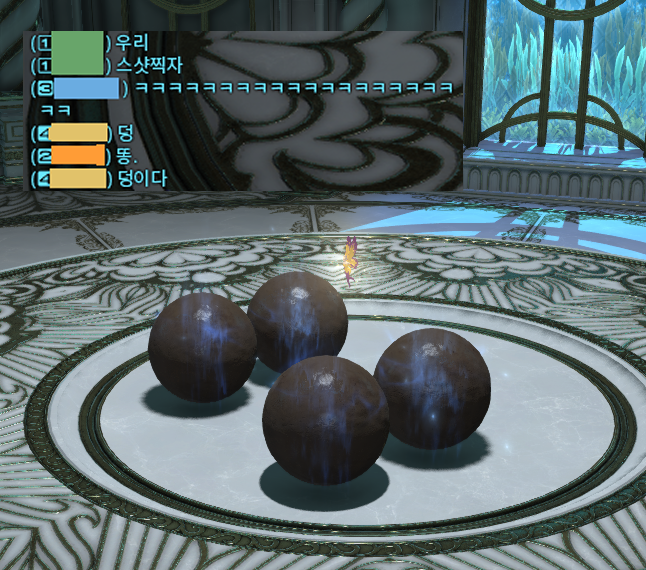
Task: Click the chat line reading 우리
Action: (132, 43)
